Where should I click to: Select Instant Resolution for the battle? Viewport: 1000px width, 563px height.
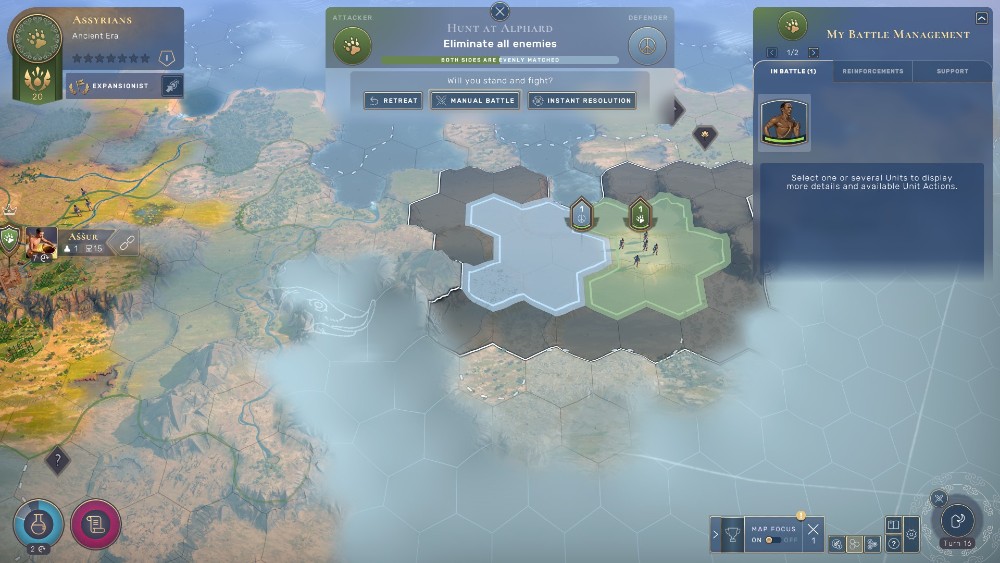click(582, 100)
